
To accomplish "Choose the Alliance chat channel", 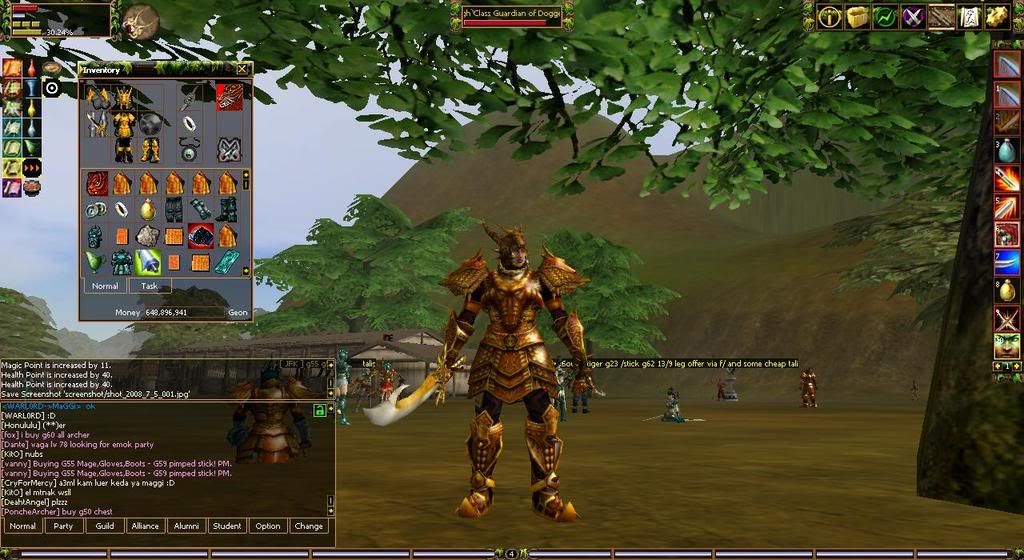I will (145, 526).
